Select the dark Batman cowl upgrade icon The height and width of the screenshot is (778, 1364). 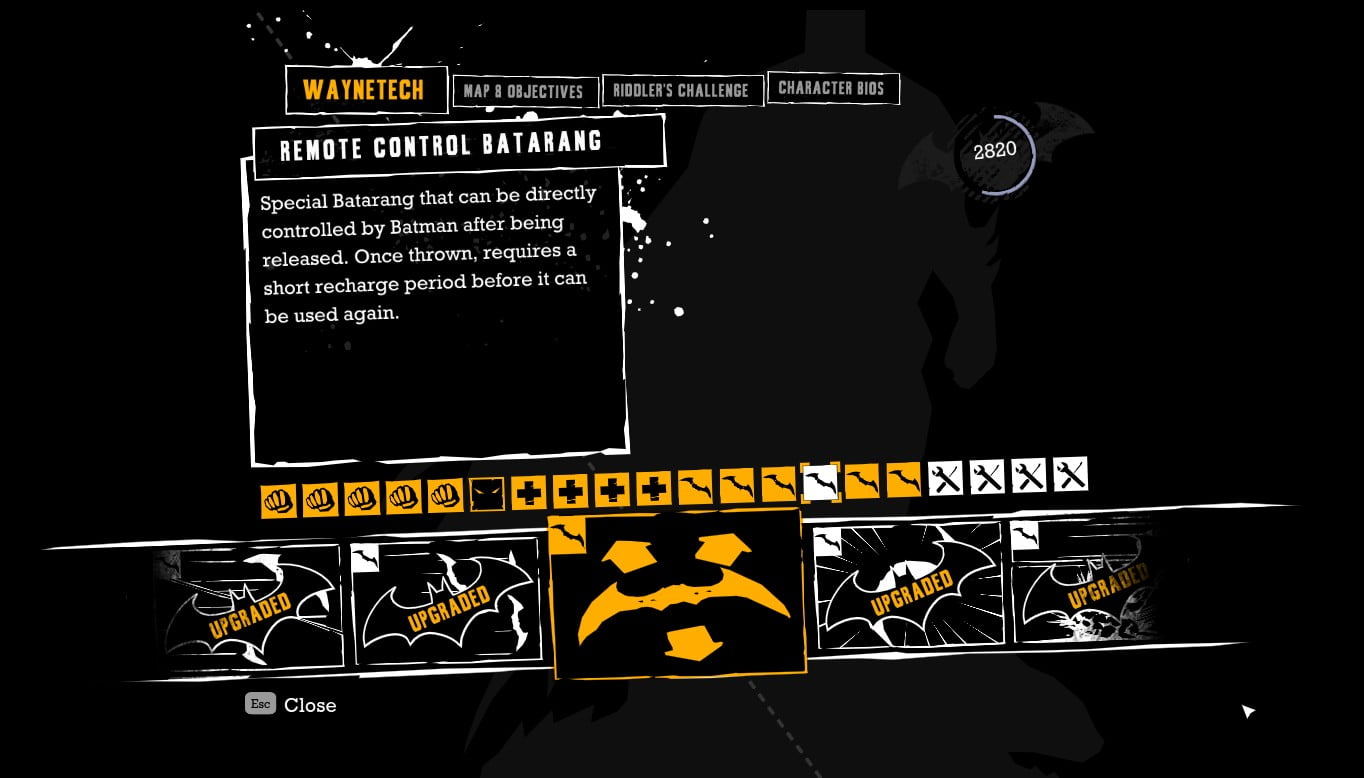[x=487, y=494]
